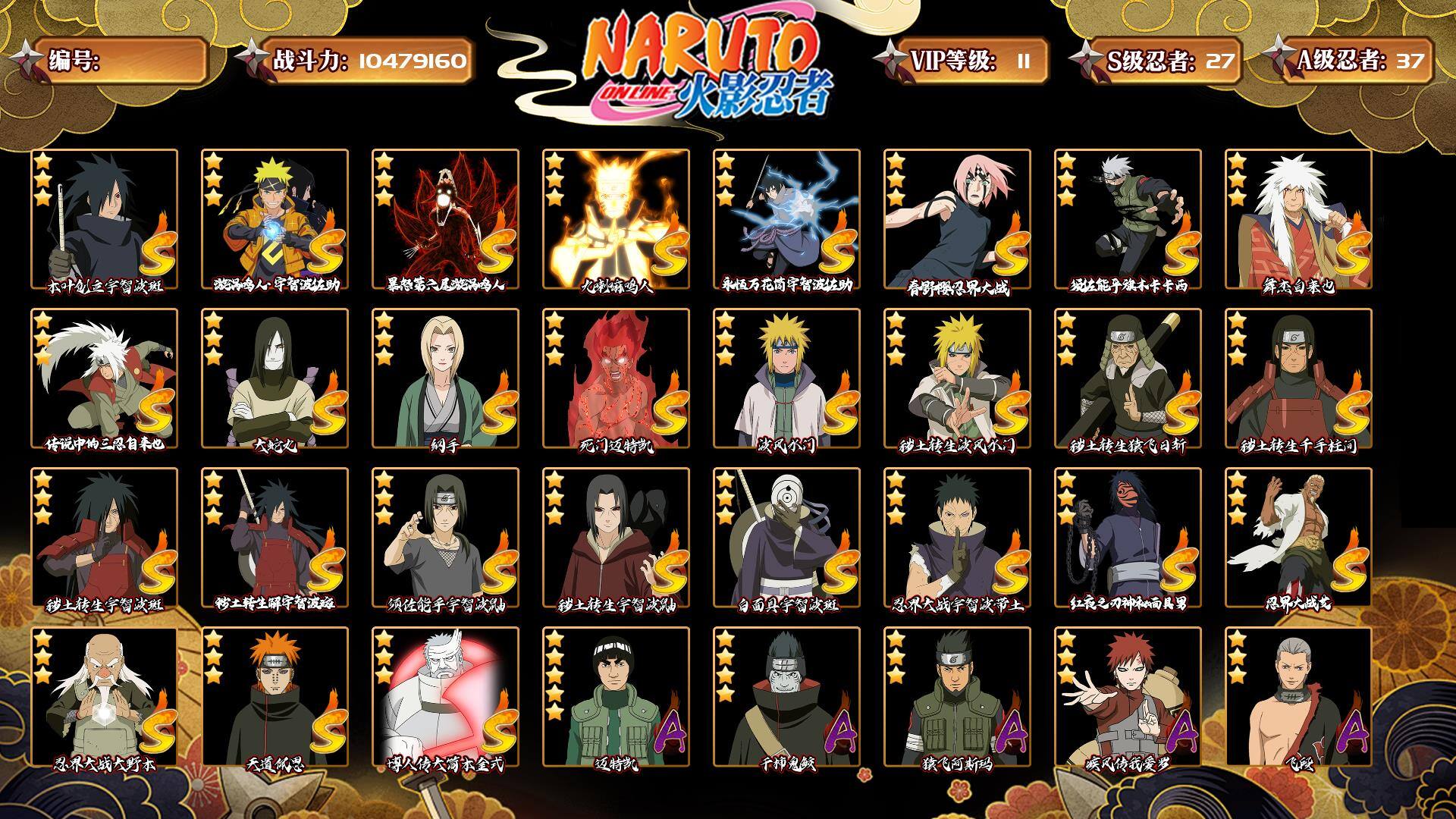Select the Eight Gates Might Guy card
The width and height of the screenshot is (1456, 819).
coord(616,378)
